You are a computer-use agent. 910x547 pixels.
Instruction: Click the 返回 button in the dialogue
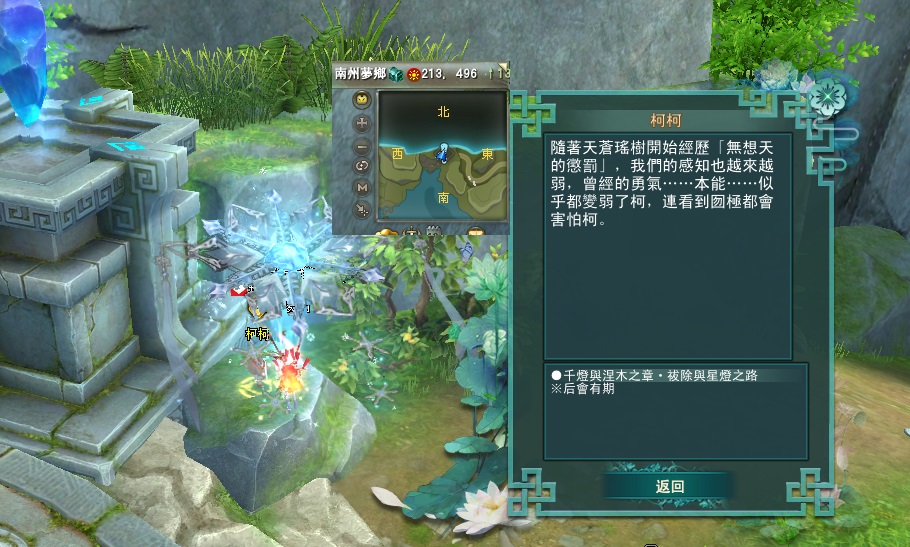pos(669,486)
